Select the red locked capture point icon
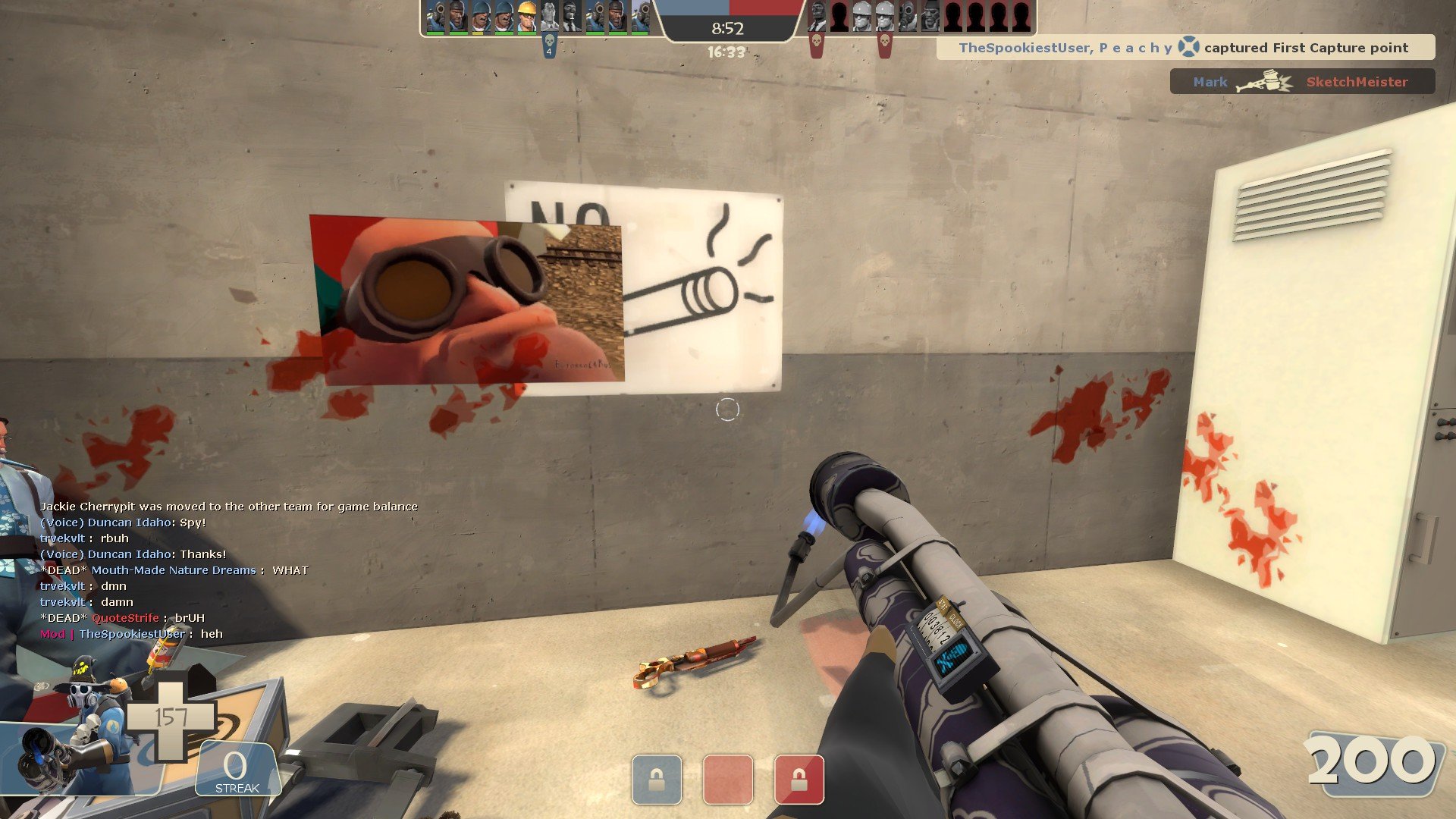 [x=799, y=780]
